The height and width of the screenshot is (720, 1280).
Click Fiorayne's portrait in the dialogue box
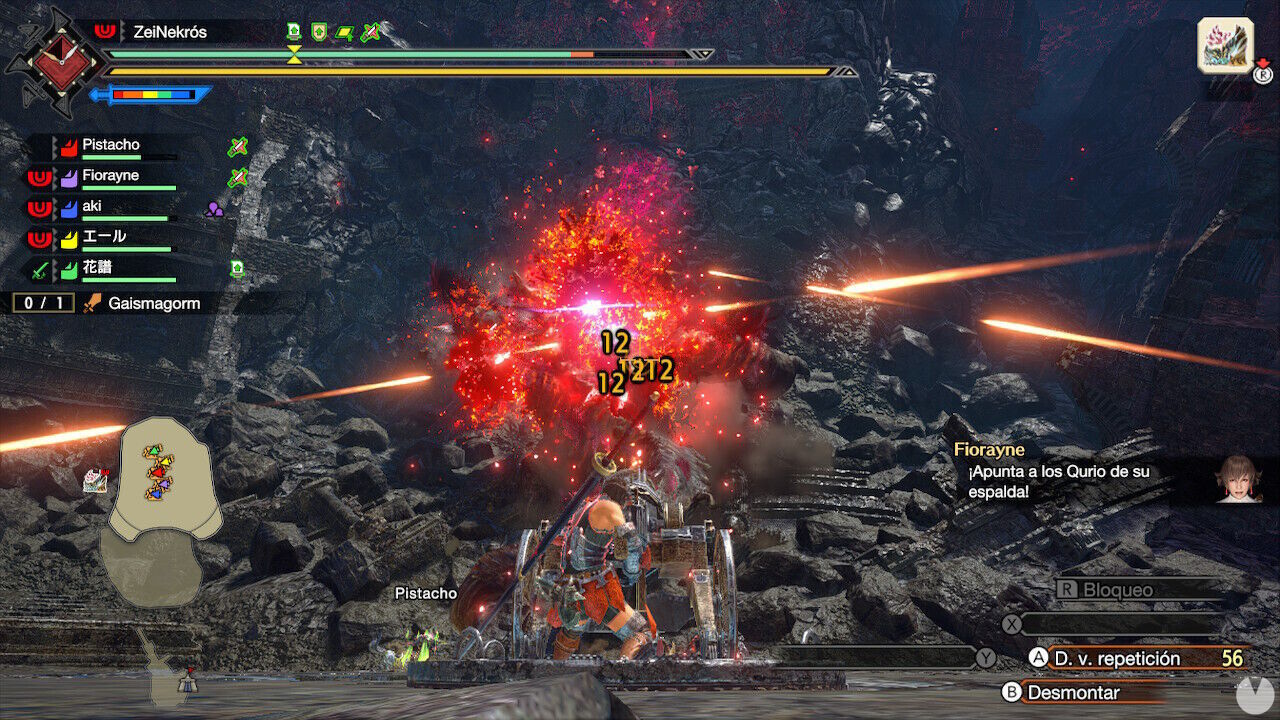point(1236,479)
